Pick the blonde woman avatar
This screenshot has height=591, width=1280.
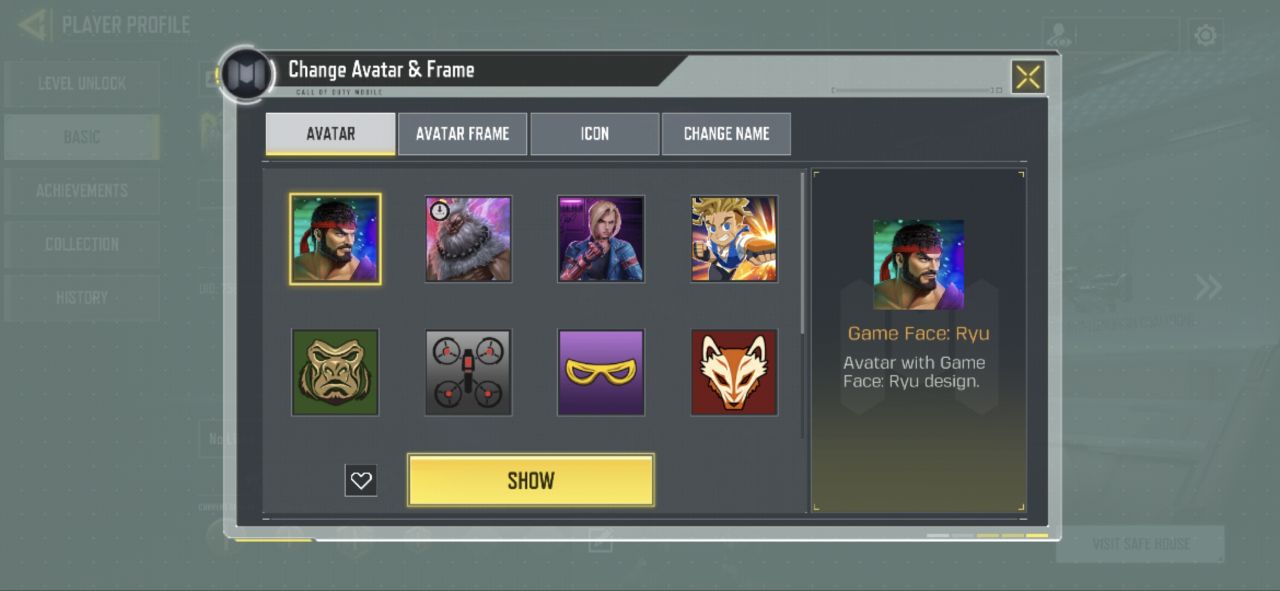pyautogui.click(x=601, y=239)
